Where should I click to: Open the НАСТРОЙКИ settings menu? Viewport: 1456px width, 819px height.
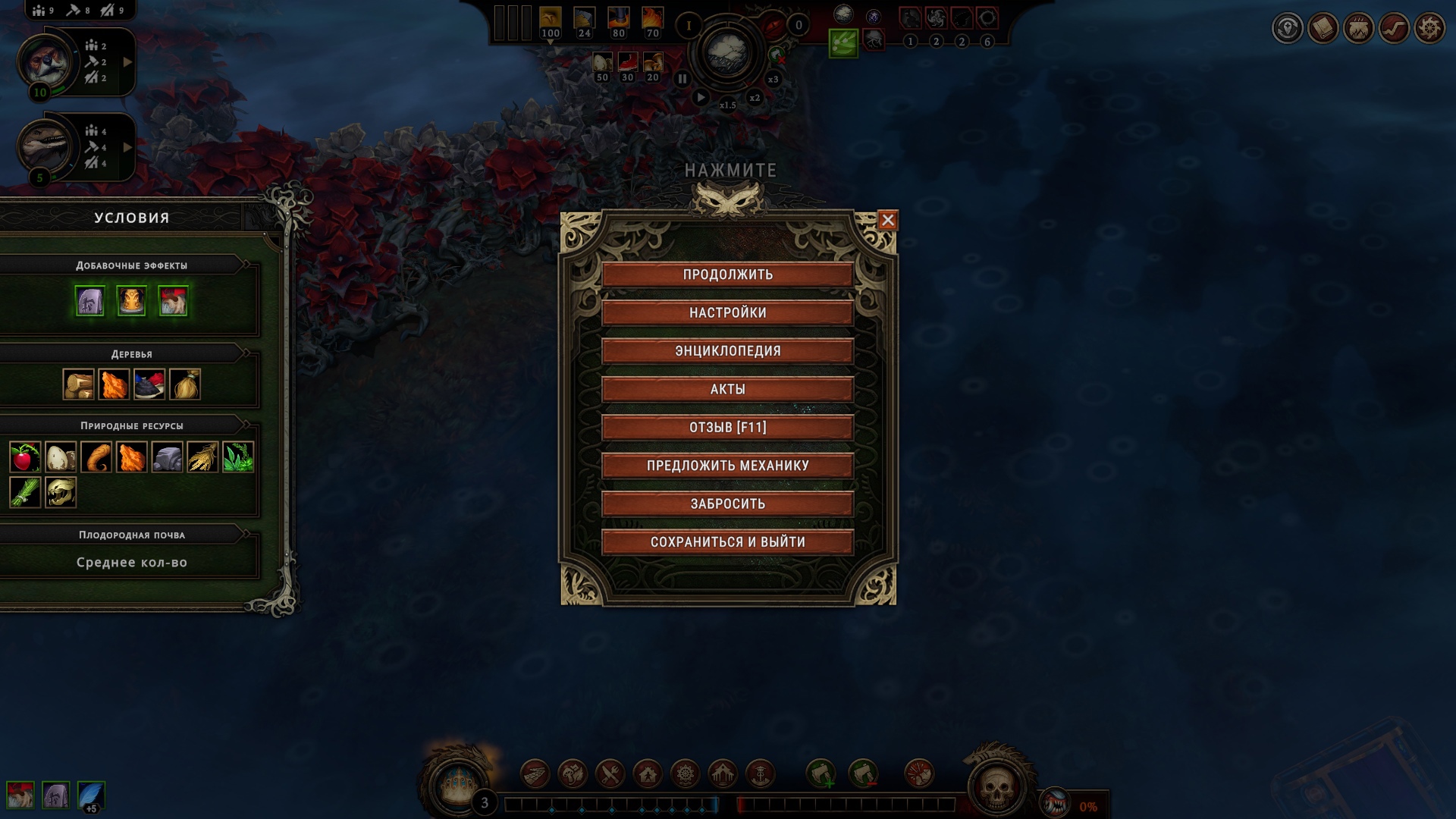coord(727,312)
